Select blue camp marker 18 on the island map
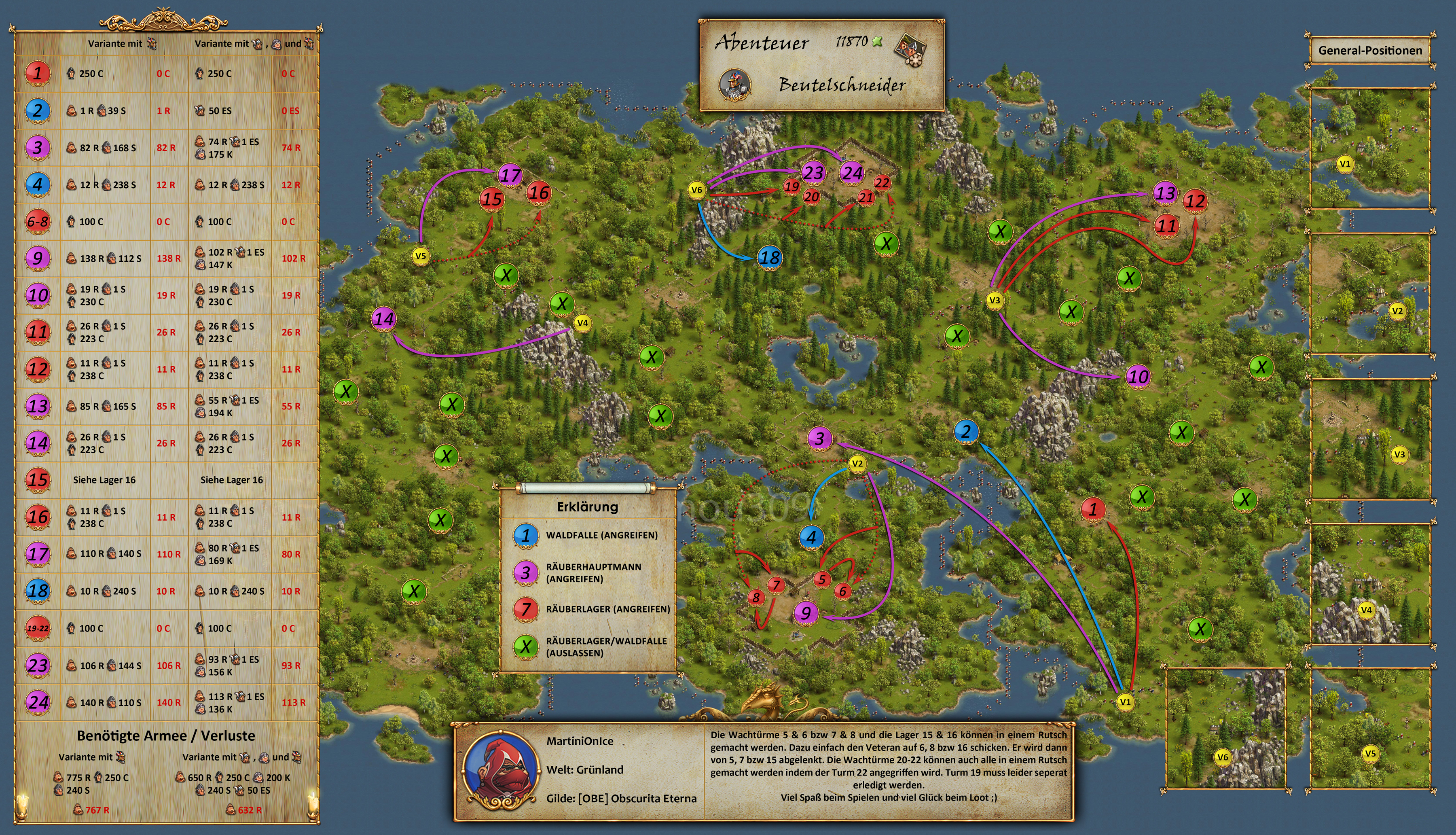 (769, 258)
